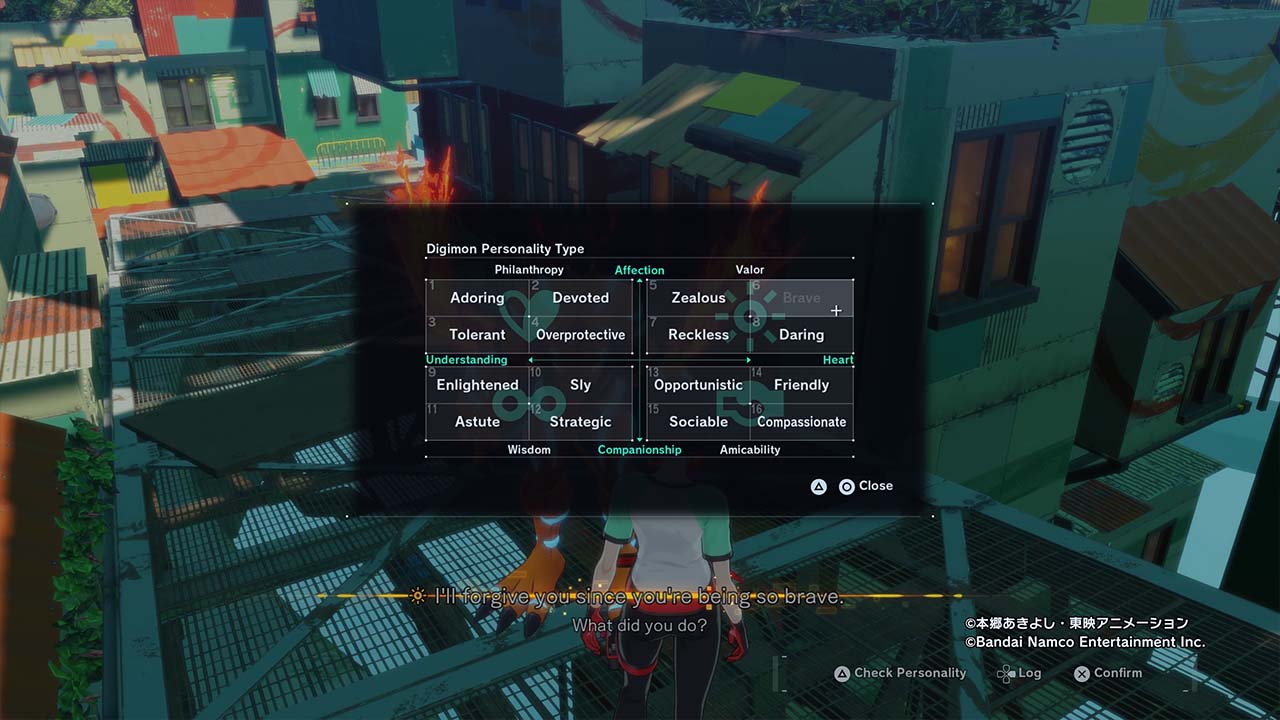Select the Daring personality cell
1280x720 pixels.
[x=801, y=335]
